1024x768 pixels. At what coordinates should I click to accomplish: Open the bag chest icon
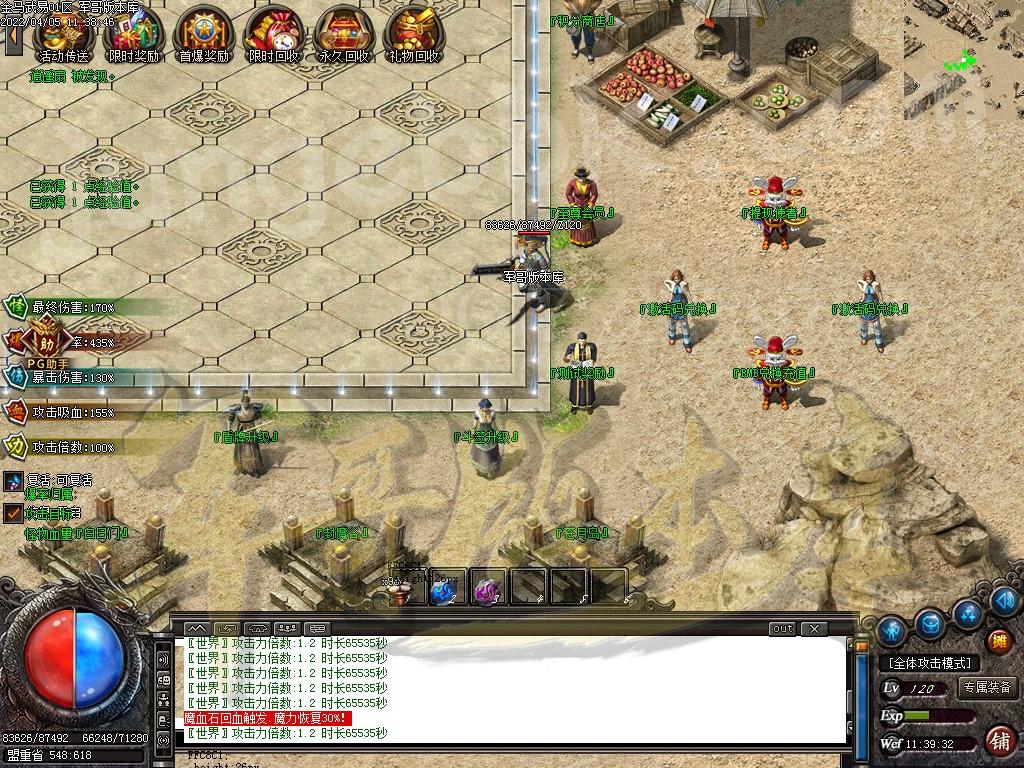pos(930,624)
